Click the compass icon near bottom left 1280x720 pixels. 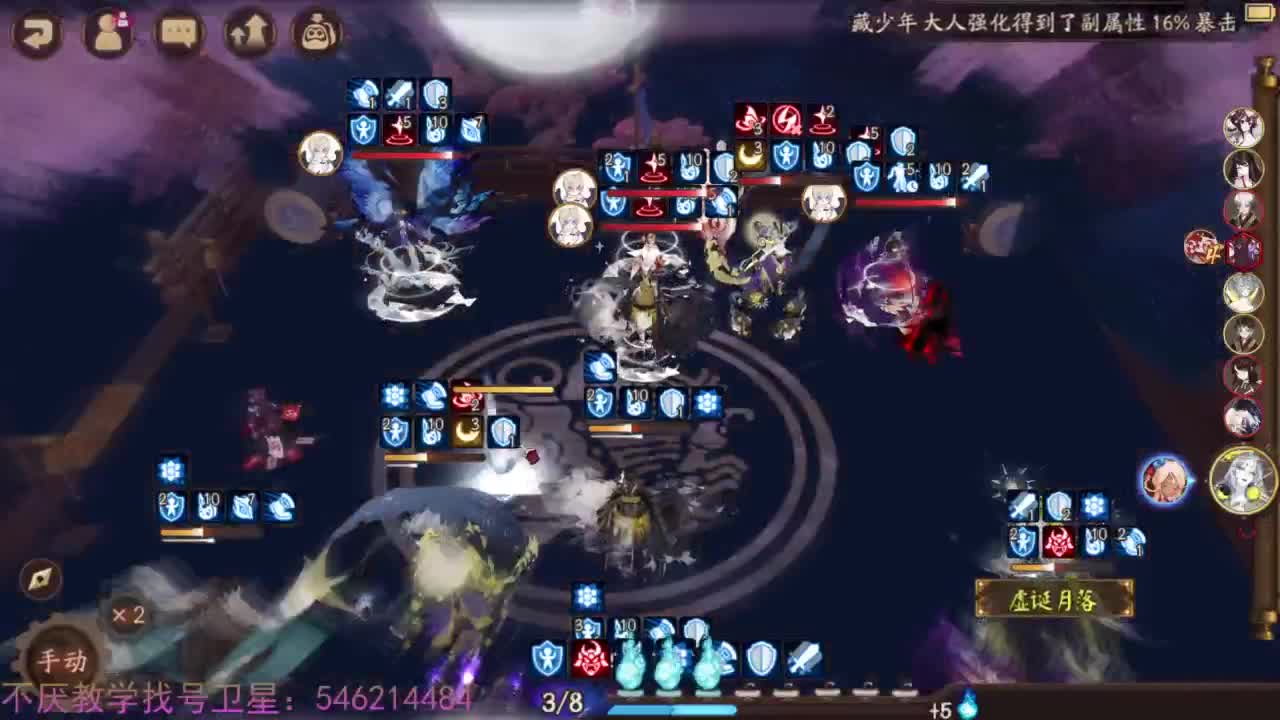38,578
